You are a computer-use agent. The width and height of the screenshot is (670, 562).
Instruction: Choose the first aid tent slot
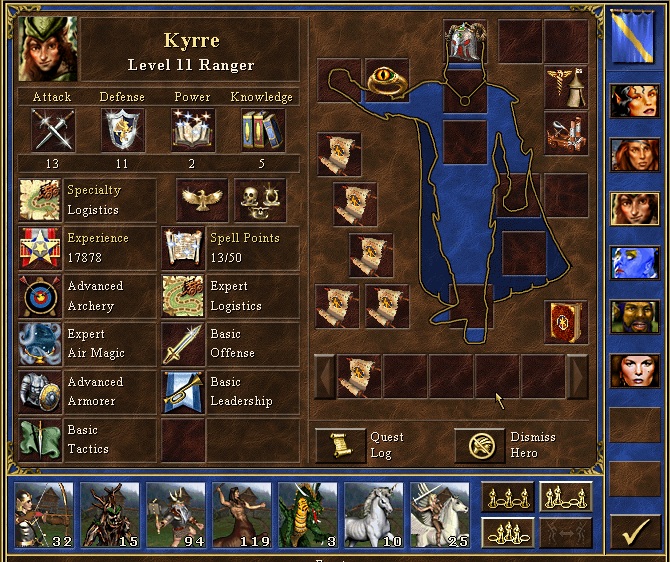point(565,87)
